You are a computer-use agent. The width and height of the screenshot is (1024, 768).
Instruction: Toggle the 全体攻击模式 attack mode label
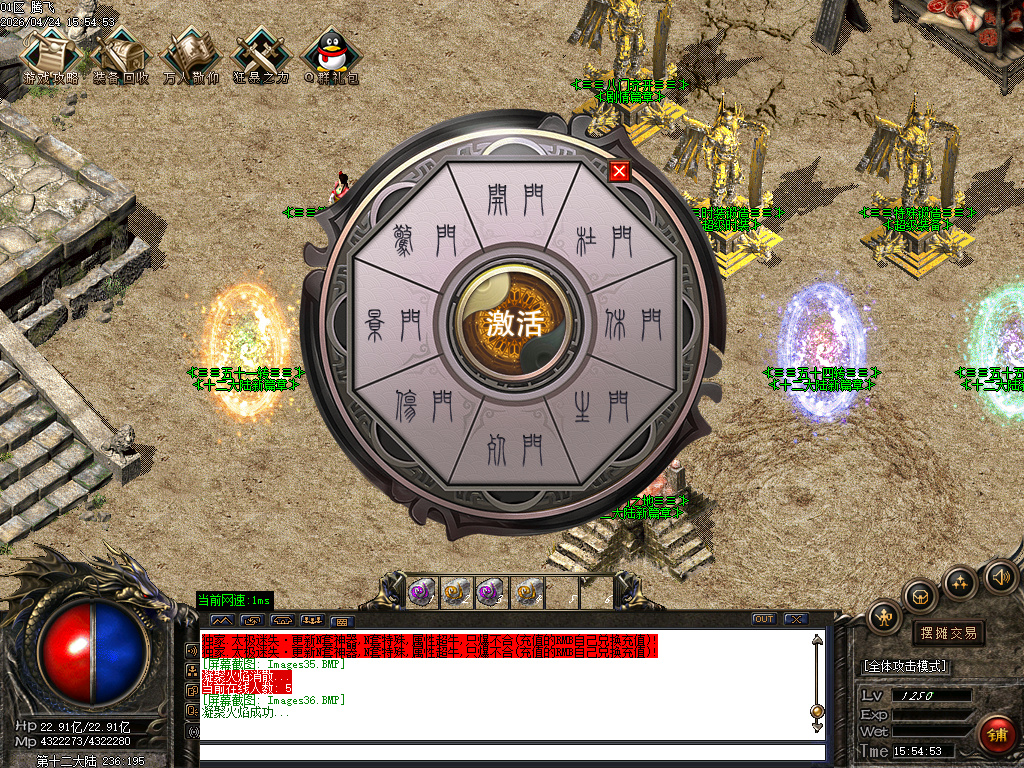pyautogui.click(x=906, y=666)
